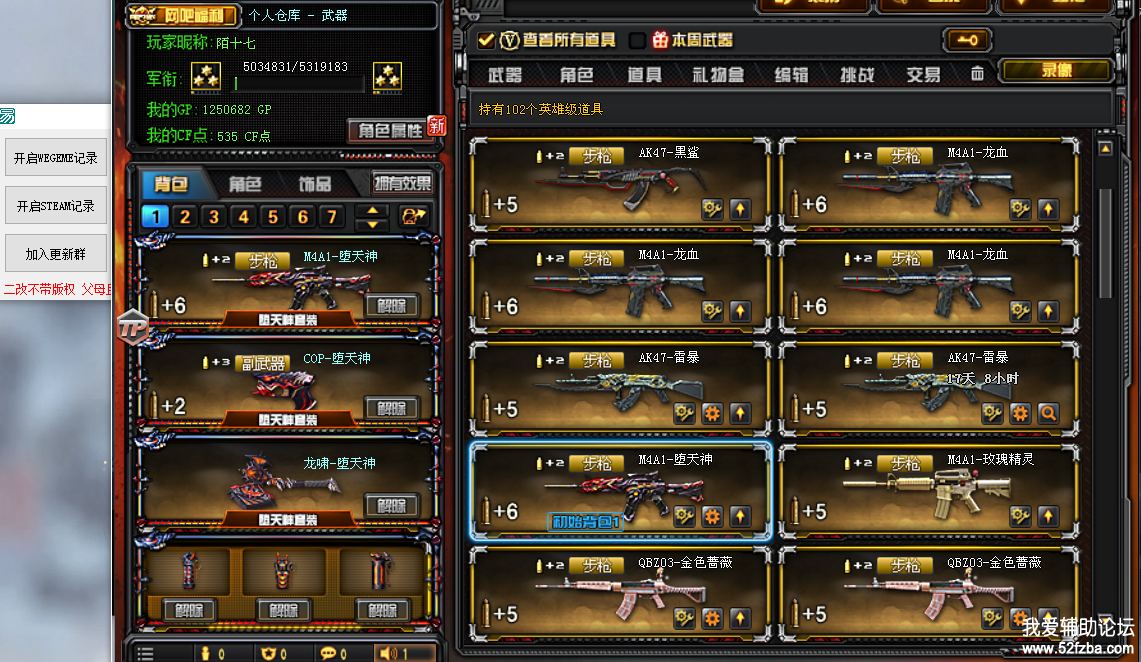The width and height of the screenshot is (1141, 662).
Task: Switch to the 道具 items tab
Action: tap(644, 75)
